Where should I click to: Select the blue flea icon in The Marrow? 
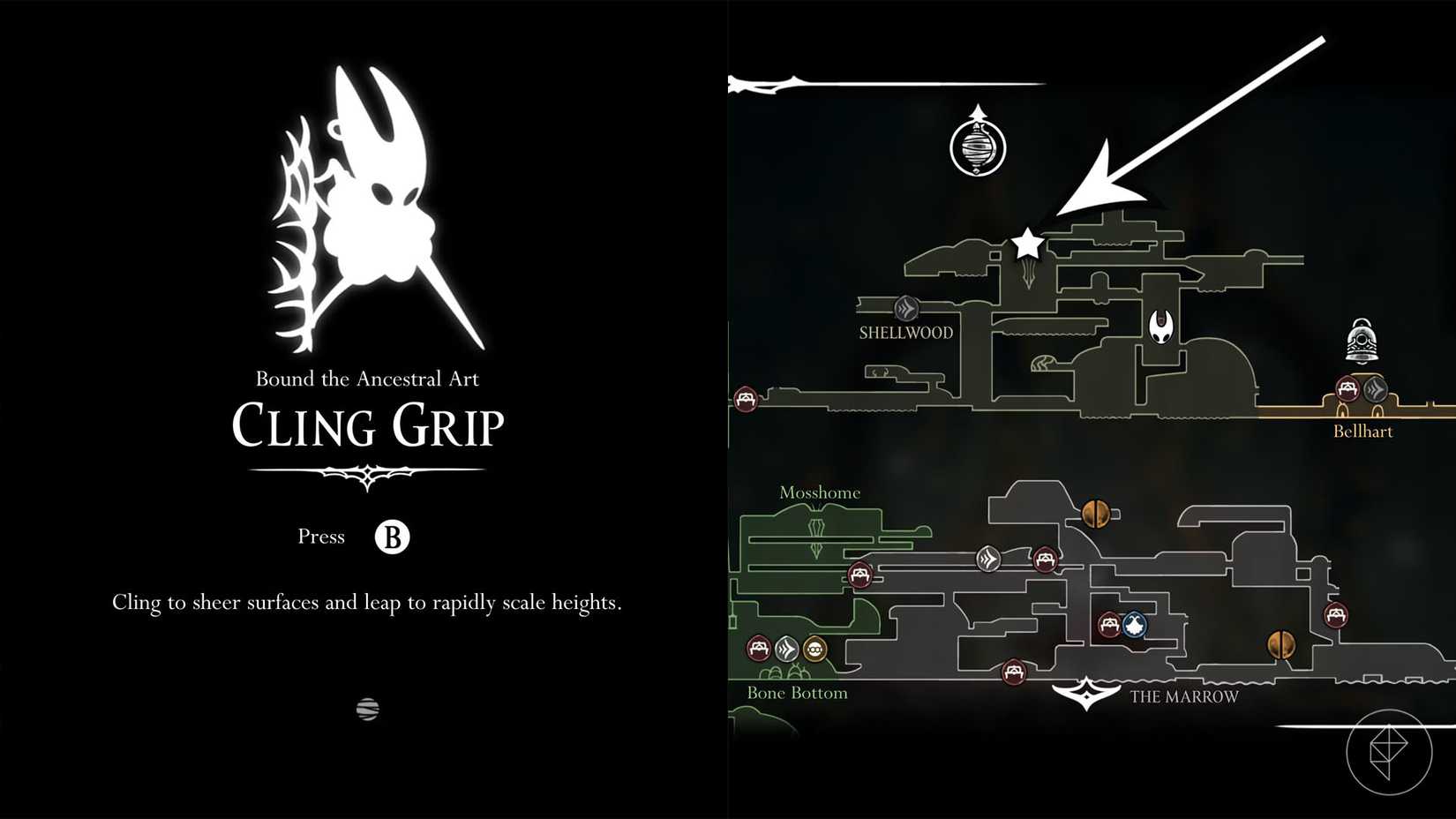(1133, 625)
